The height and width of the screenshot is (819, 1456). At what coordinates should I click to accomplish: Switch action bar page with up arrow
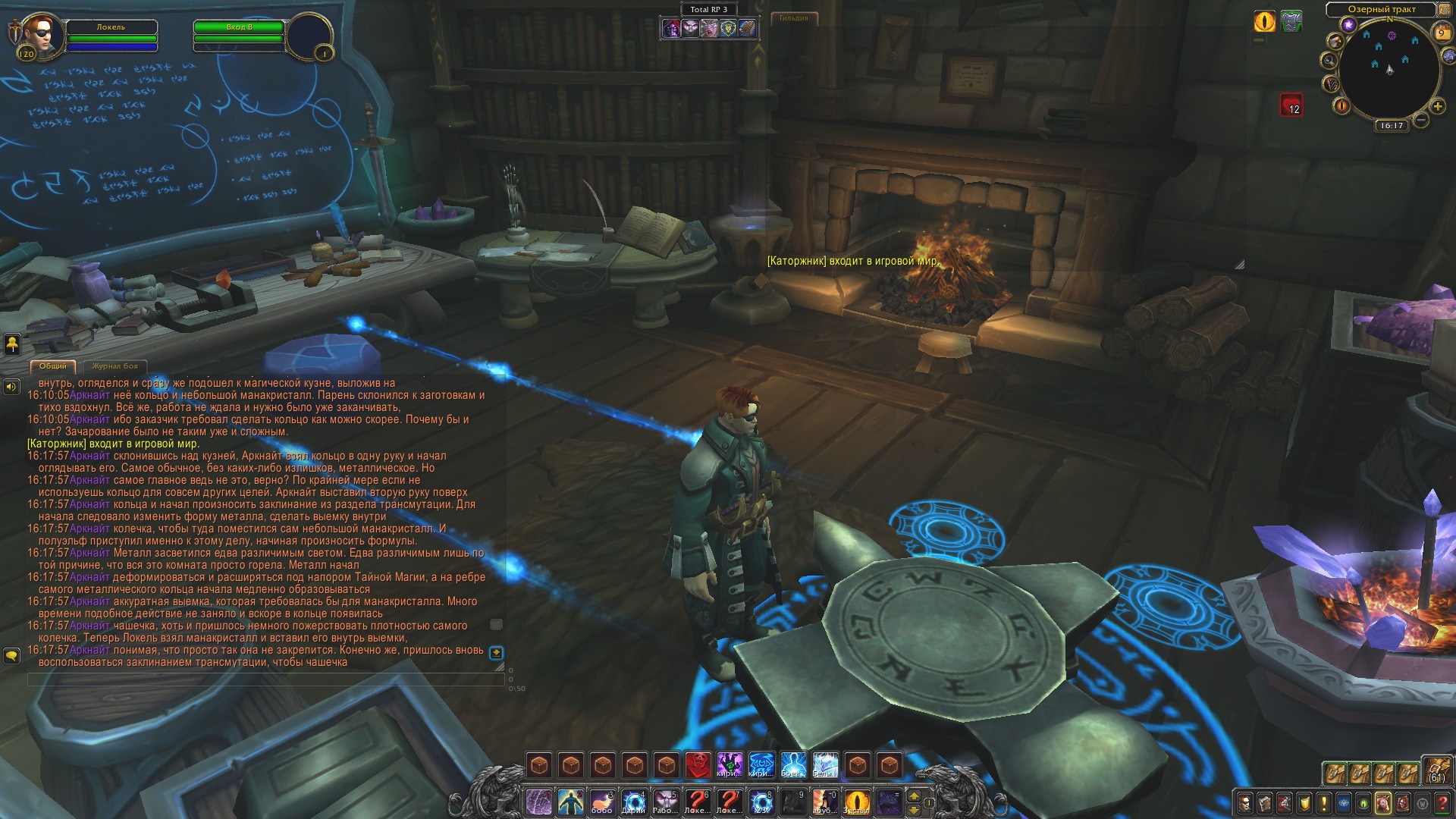[914, 796]
